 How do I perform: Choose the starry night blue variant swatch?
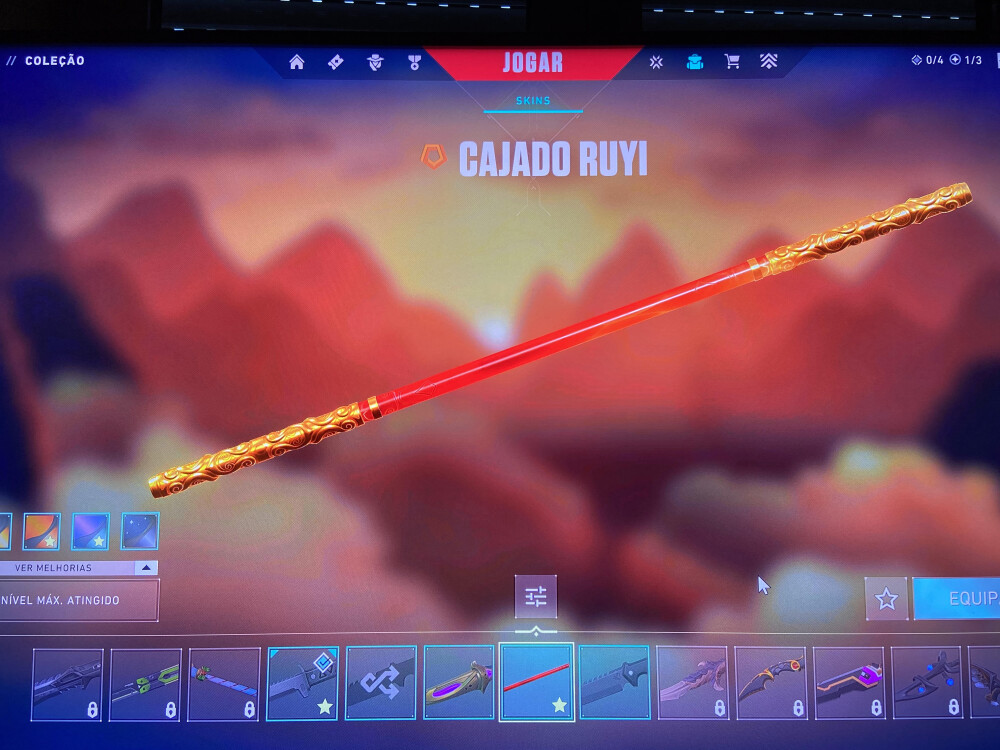coord(140,531)
